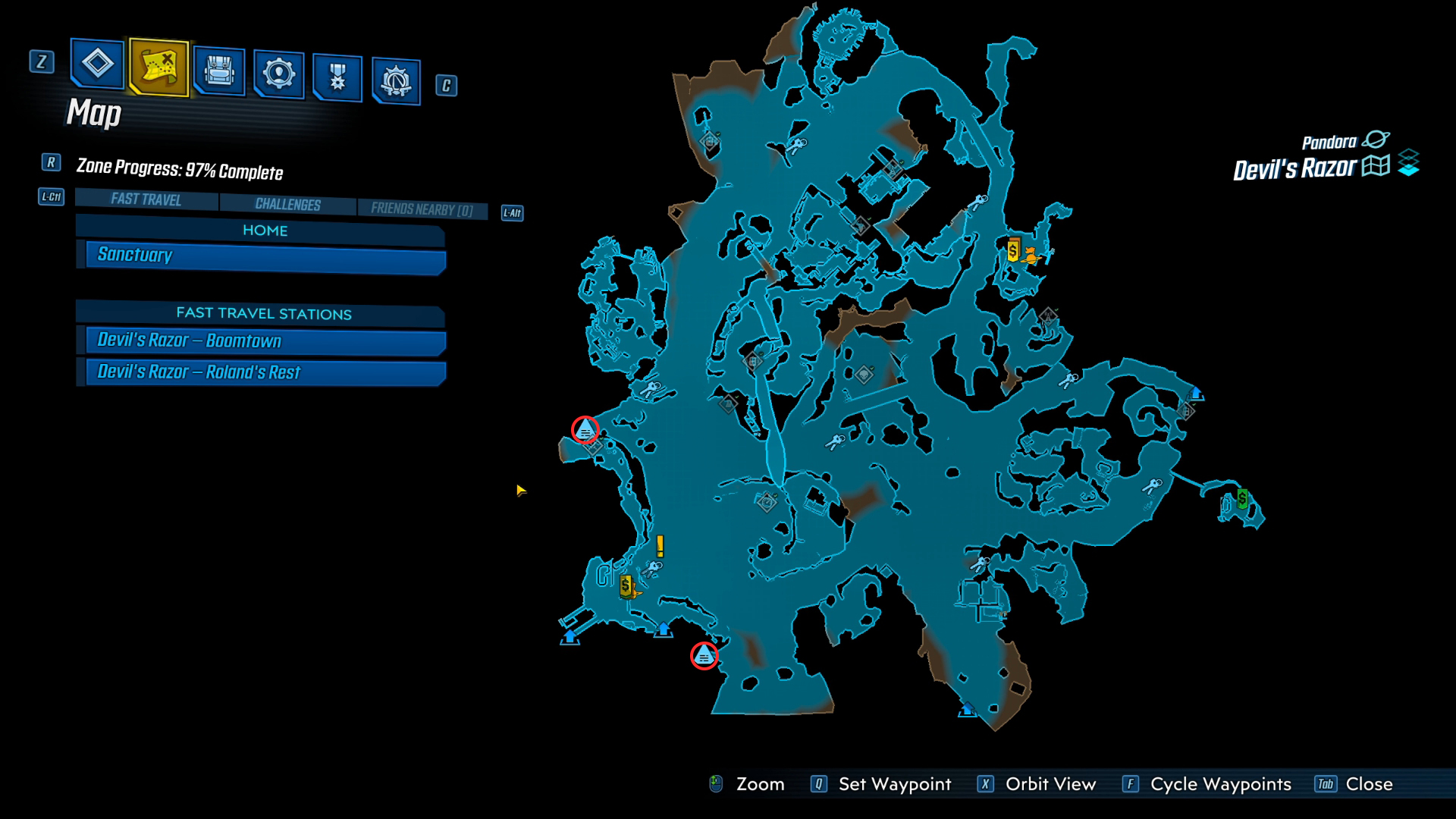
Task: Expand the Fast Travel panel
Action: (146, 200)
